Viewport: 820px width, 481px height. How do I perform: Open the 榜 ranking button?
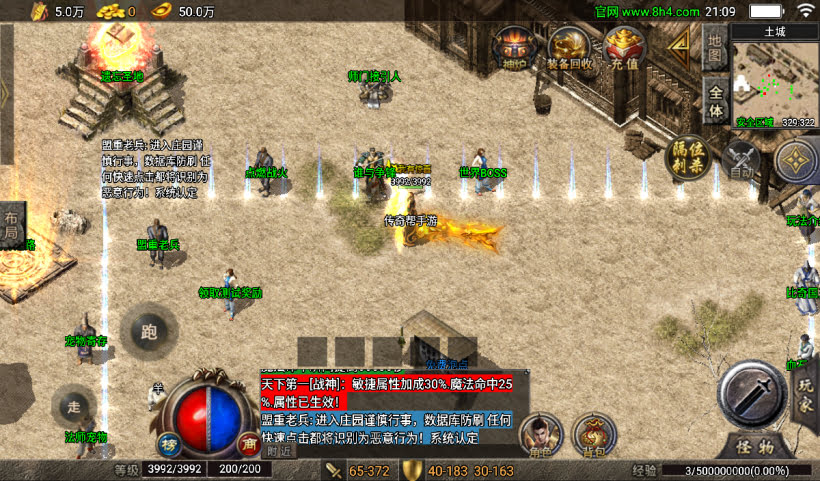[169, 442]
